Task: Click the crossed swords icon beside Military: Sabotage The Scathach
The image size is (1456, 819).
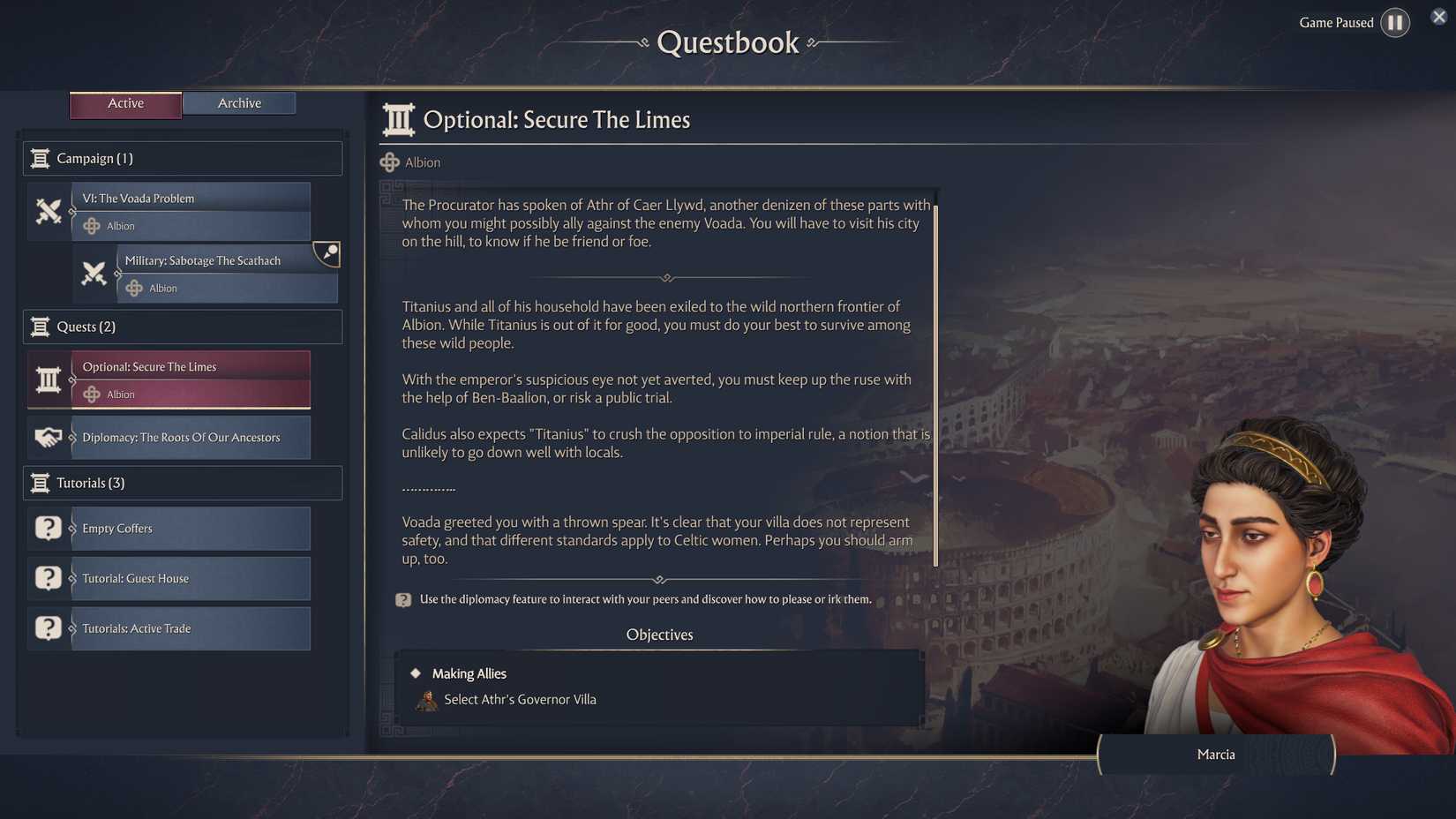Action: tap(94, 274)
